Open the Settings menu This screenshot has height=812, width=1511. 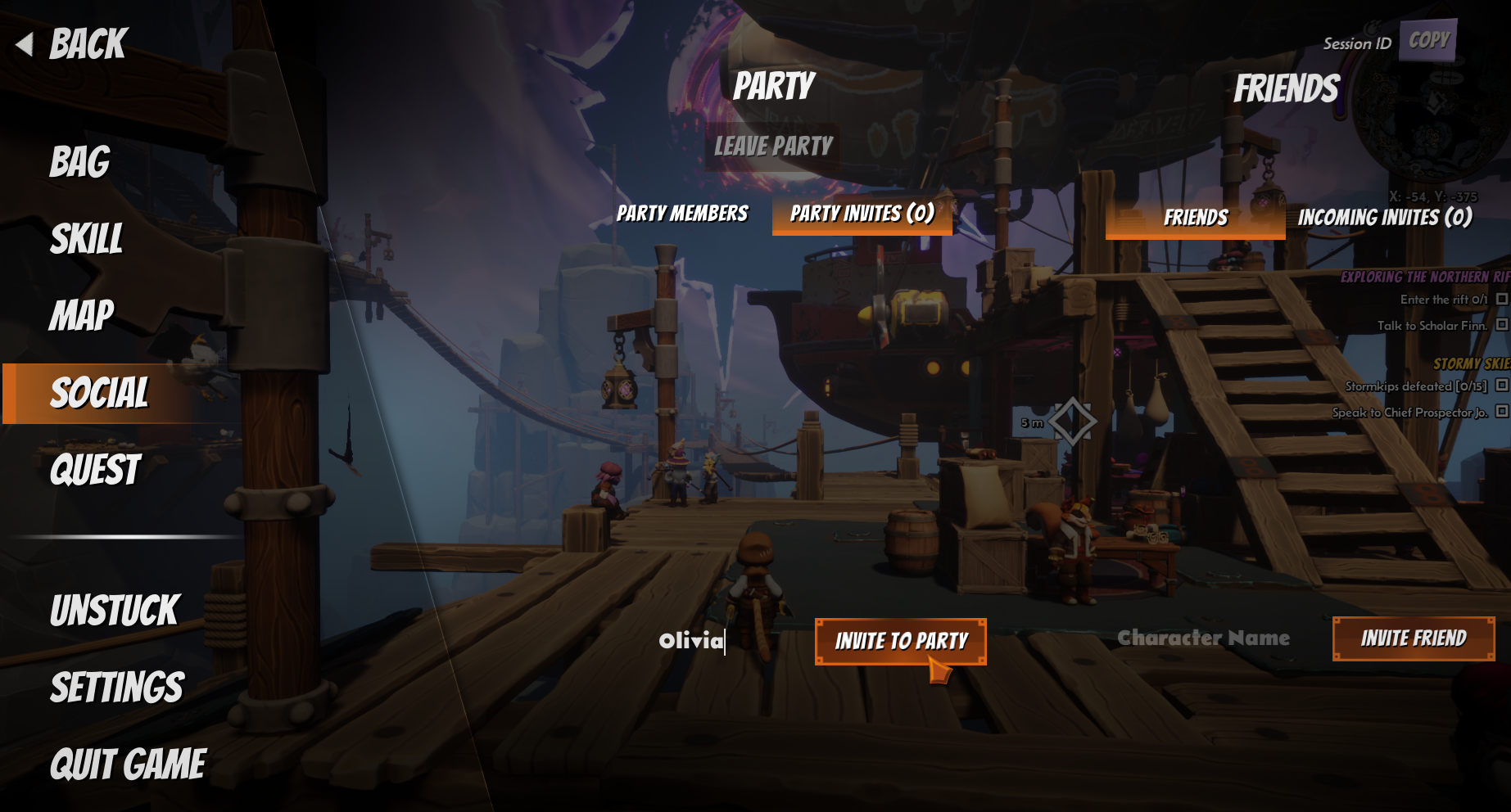117,688
